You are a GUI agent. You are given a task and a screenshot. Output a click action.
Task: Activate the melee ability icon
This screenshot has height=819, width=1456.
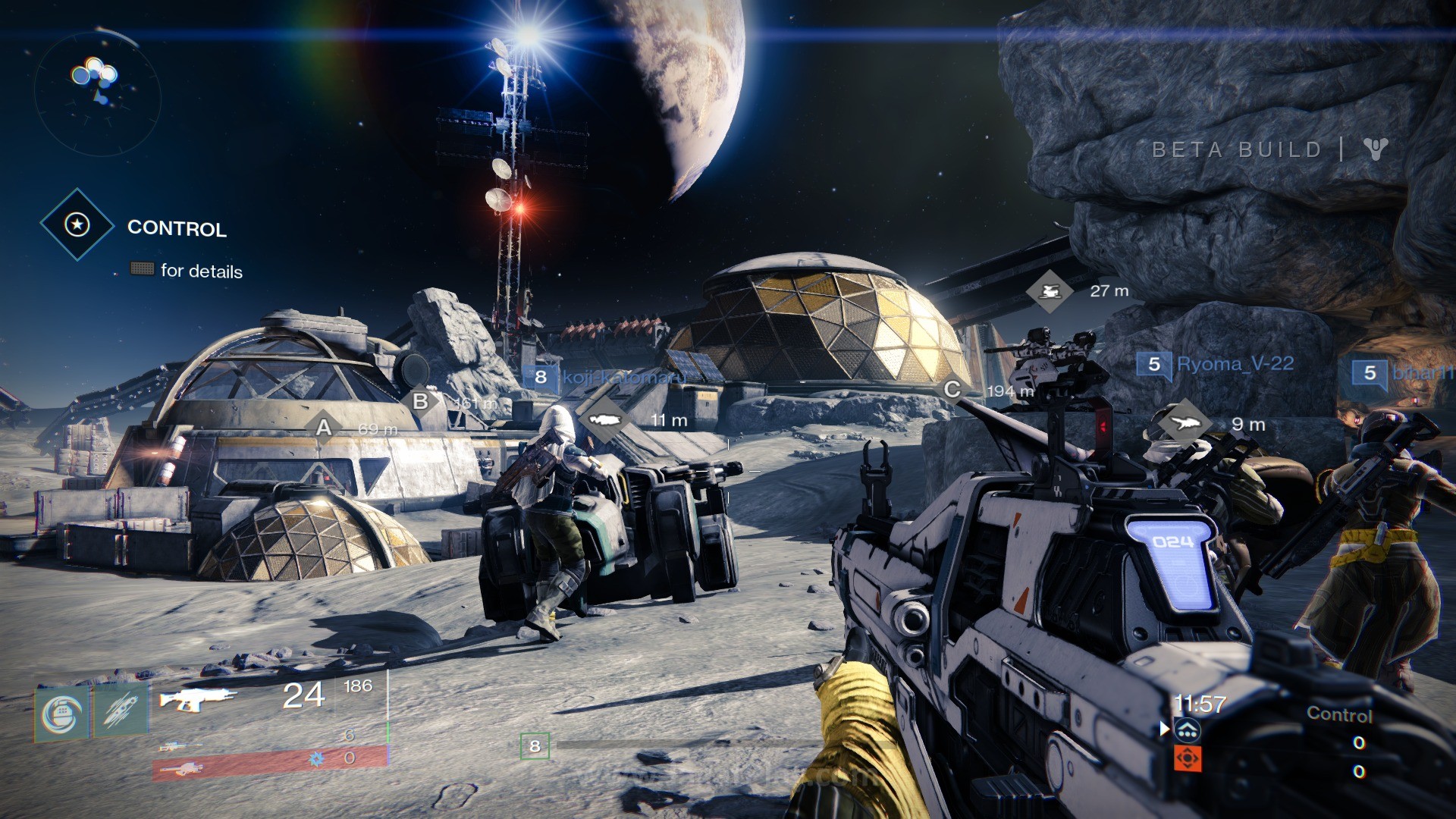[120, 711]
